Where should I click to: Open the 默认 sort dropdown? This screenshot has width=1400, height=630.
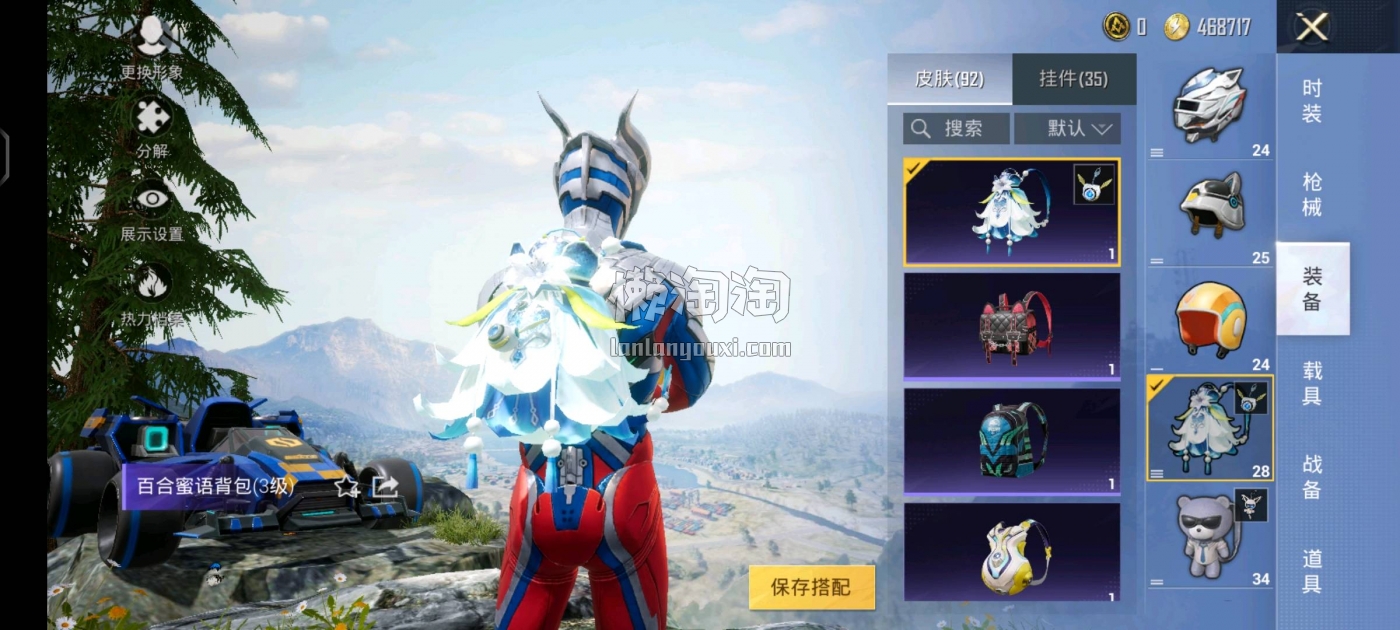pyautogui.click(x=1067, y=128)
